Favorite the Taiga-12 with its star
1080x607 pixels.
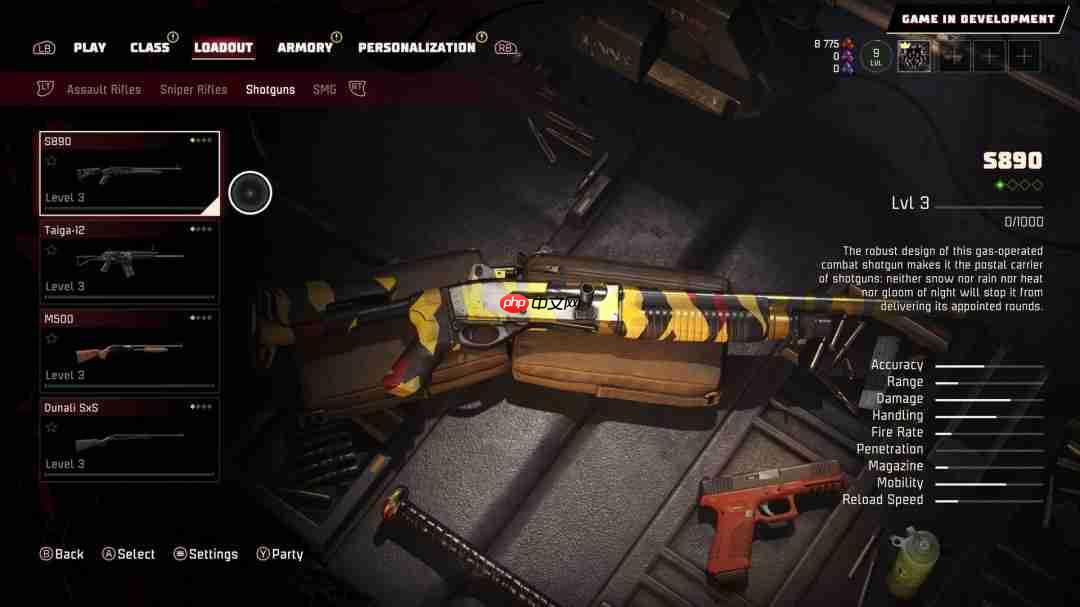point(51,250)
